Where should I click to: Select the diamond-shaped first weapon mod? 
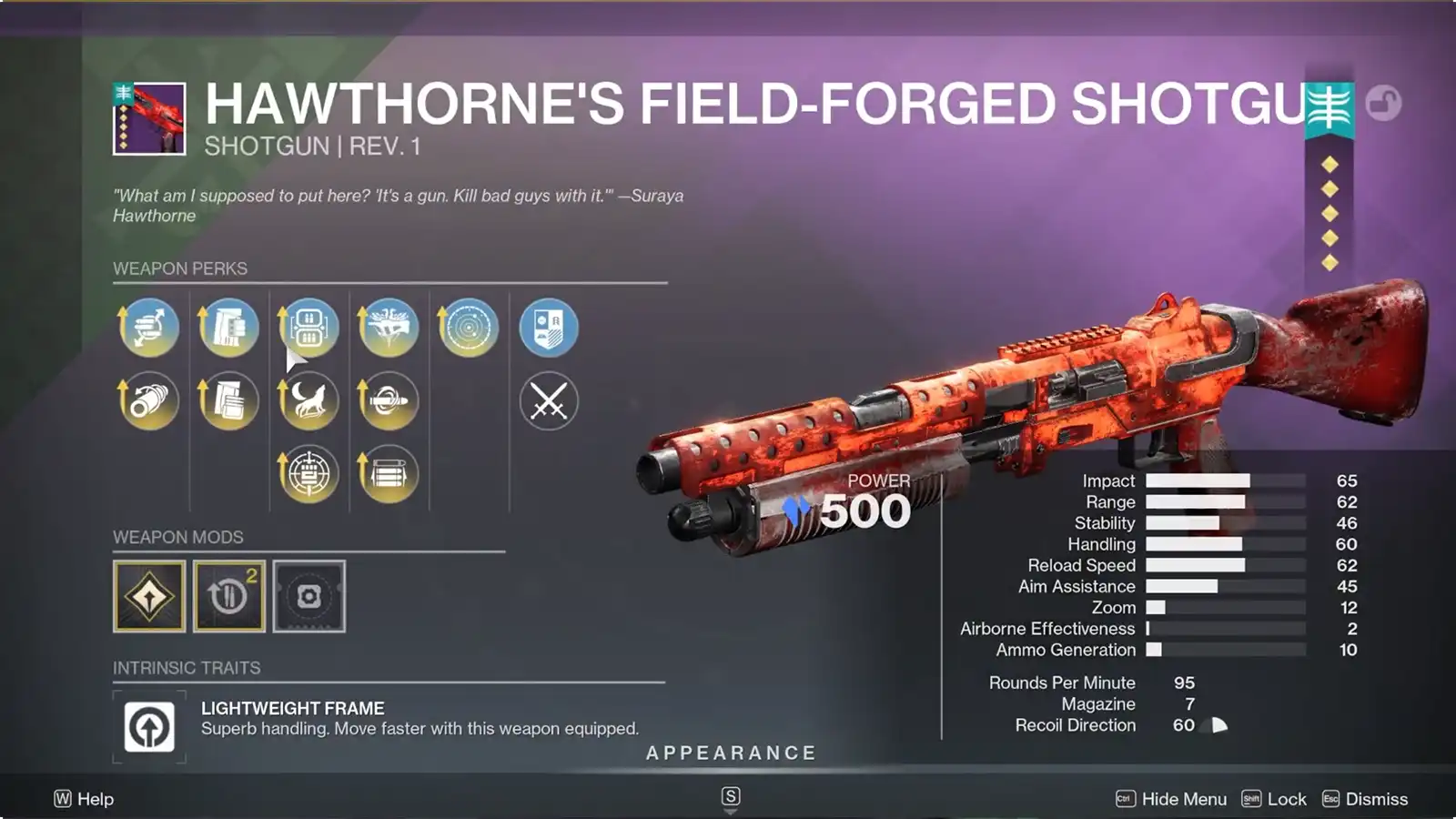click(149, 596)
